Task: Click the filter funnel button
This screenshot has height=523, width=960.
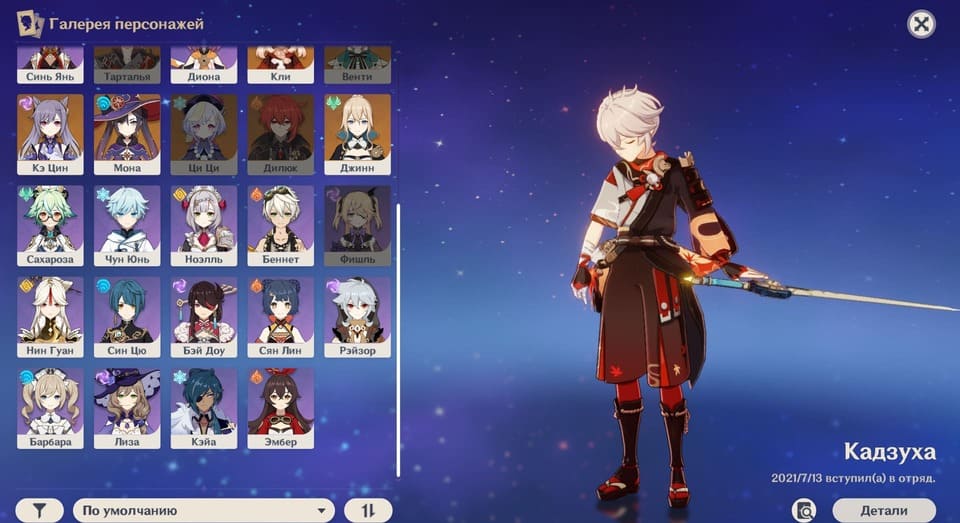Action: pyautogui.click(x=40, y=510)
